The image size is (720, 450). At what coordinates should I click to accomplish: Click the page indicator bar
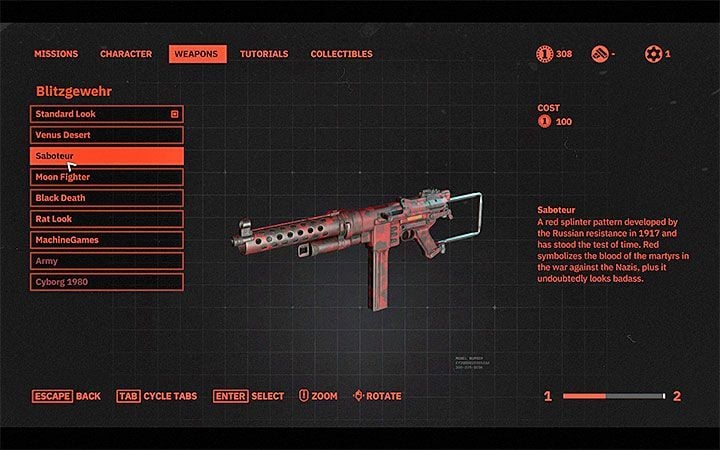pos(613,397)
